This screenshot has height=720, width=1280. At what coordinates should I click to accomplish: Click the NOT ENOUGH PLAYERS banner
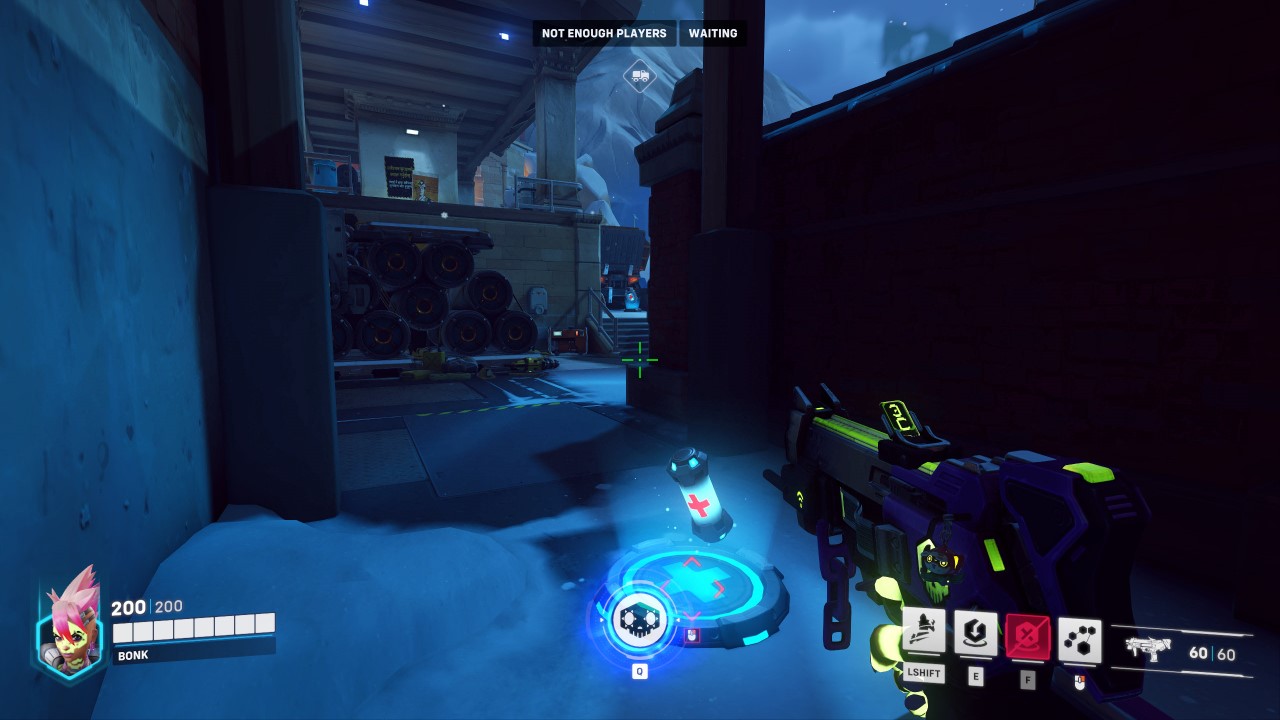[605, 33]
